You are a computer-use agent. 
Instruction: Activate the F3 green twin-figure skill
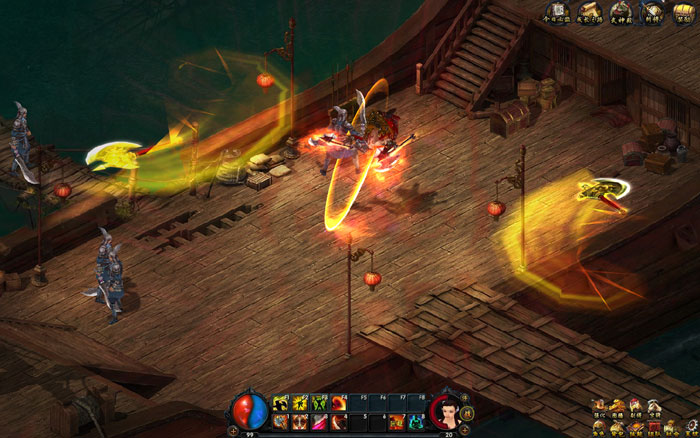click(x=319, y=403)
